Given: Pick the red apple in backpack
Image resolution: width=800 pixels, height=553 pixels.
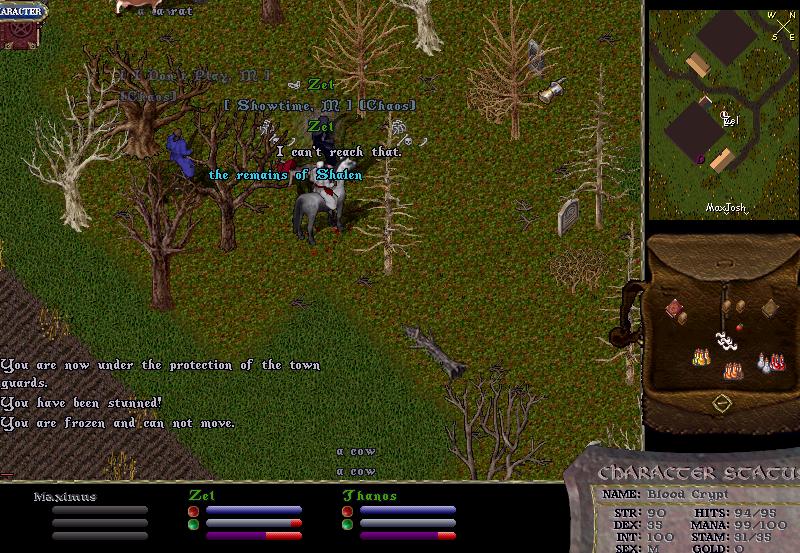Looking at the screenshot, I should click(739, 326).
